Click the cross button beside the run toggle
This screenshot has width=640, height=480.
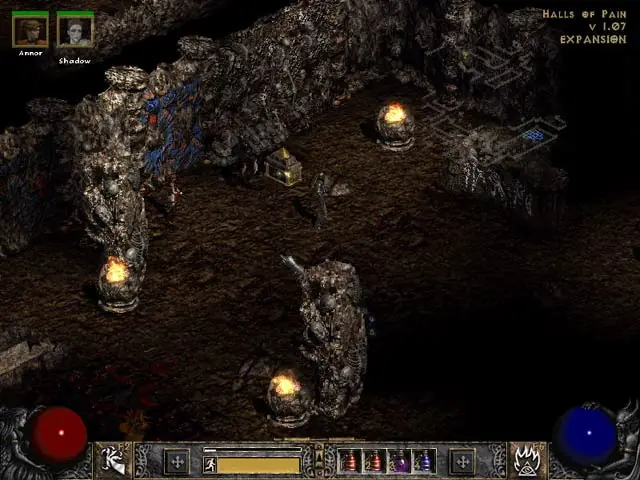click(177, 461)
